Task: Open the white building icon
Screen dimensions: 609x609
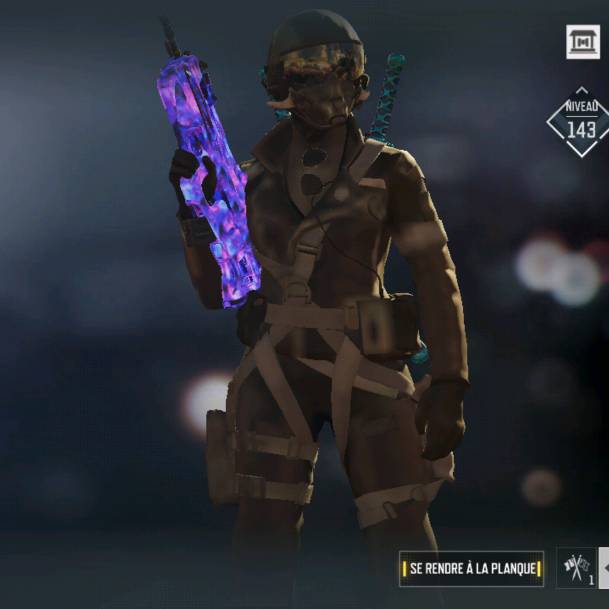Action: point(583,41)
